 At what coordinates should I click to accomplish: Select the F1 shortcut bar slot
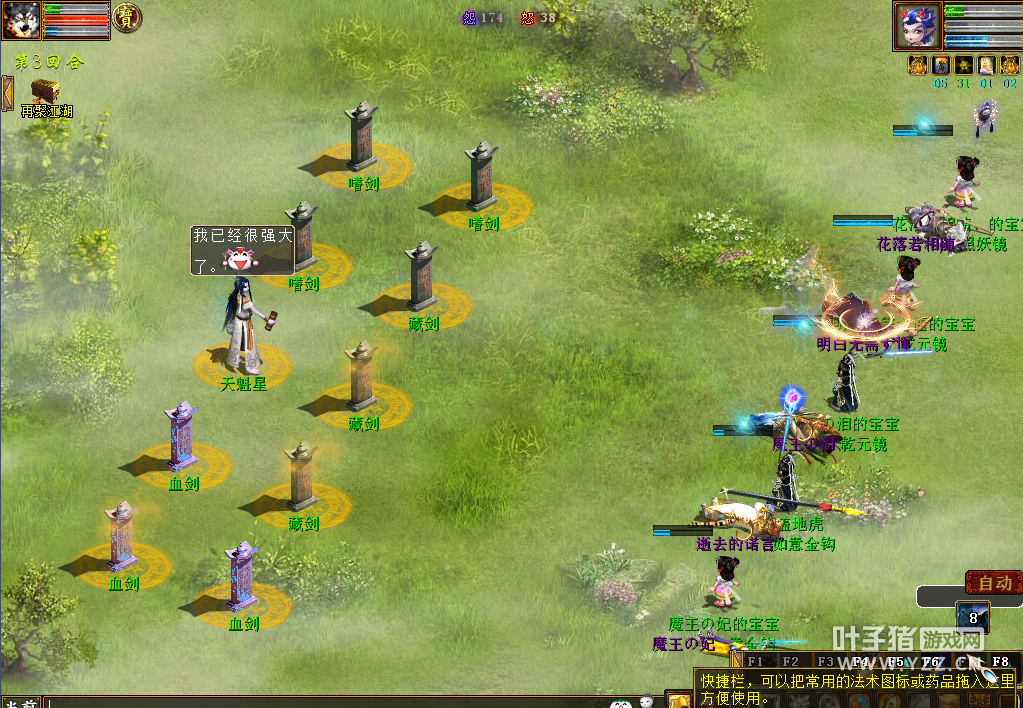(755, 661)
